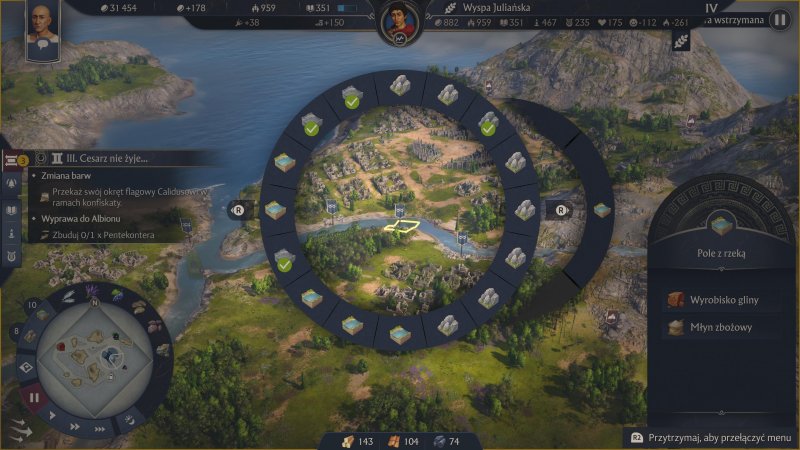Click the central governor portrait

point(399,24)
